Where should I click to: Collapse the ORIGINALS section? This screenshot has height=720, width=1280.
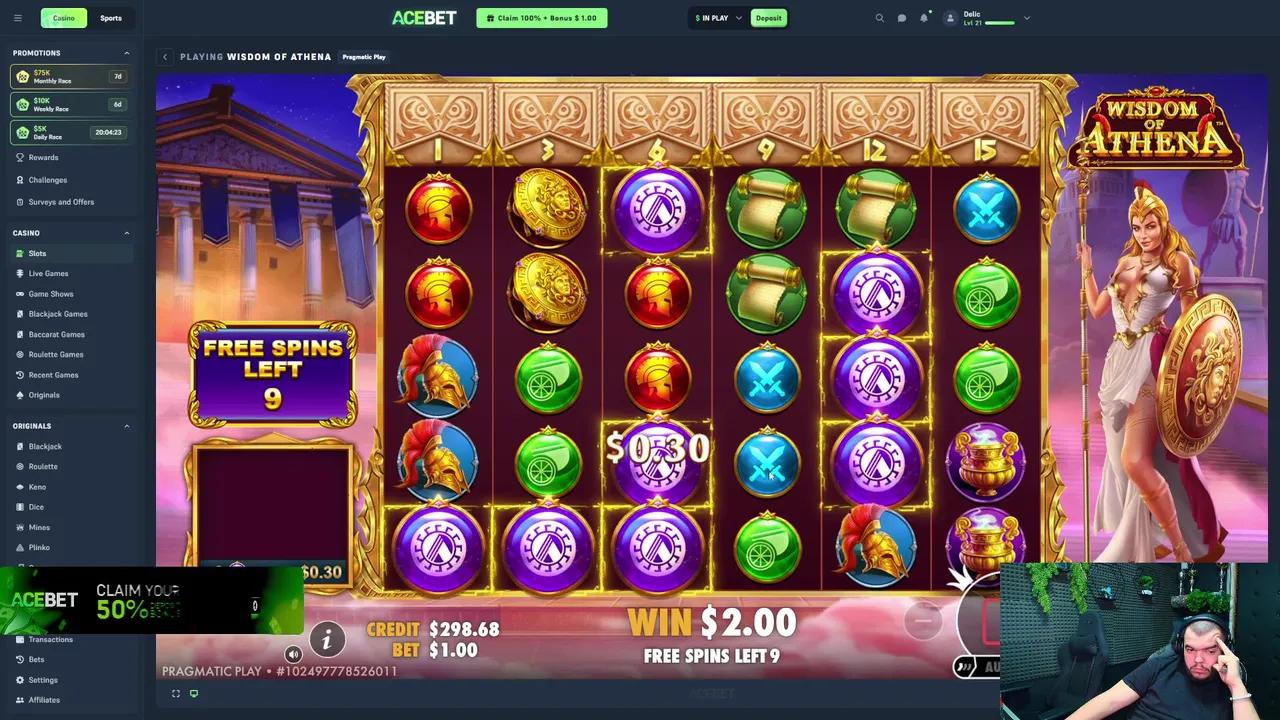126,426
